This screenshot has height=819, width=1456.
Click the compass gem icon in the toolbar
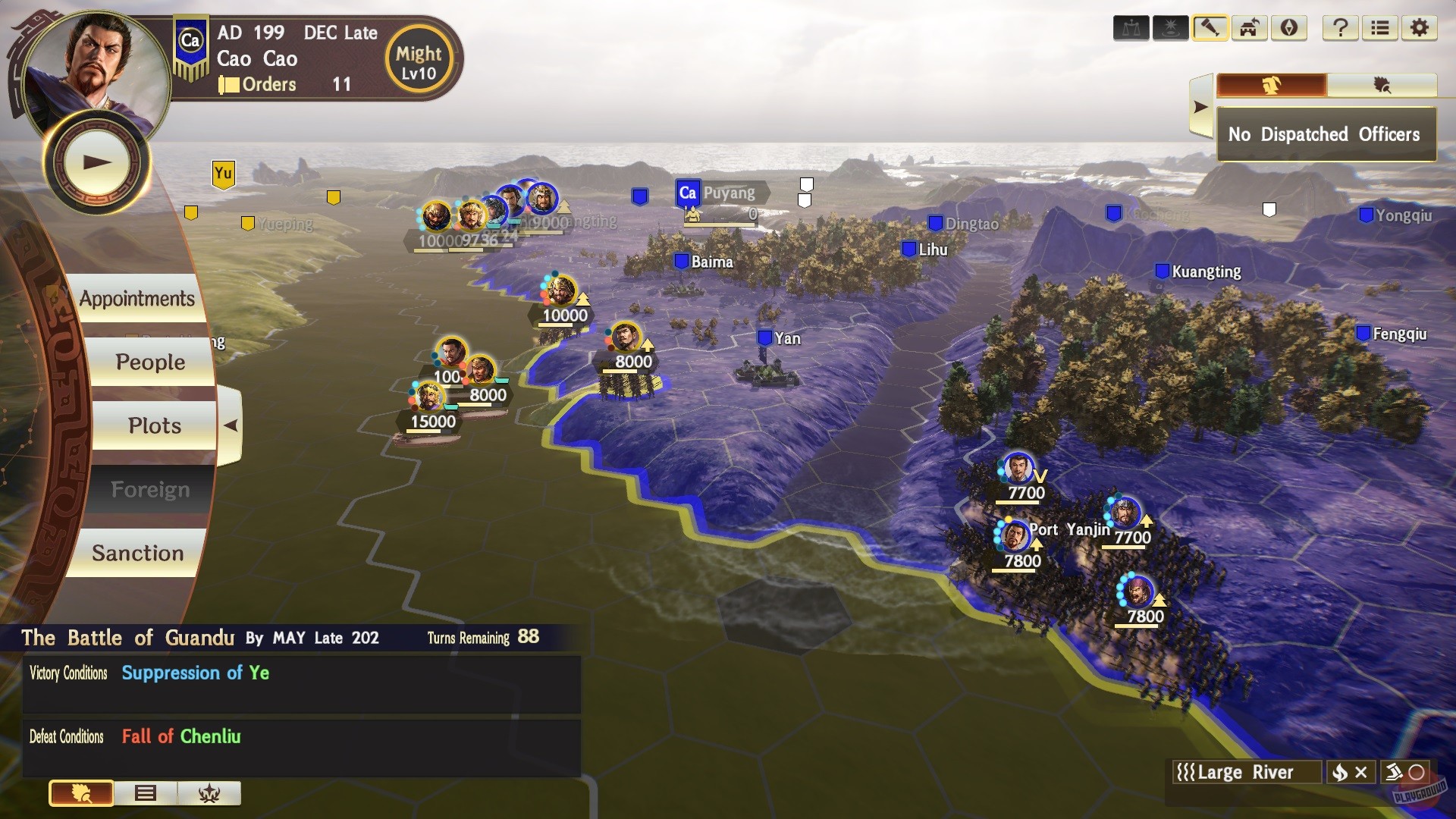click(1289, 28)
